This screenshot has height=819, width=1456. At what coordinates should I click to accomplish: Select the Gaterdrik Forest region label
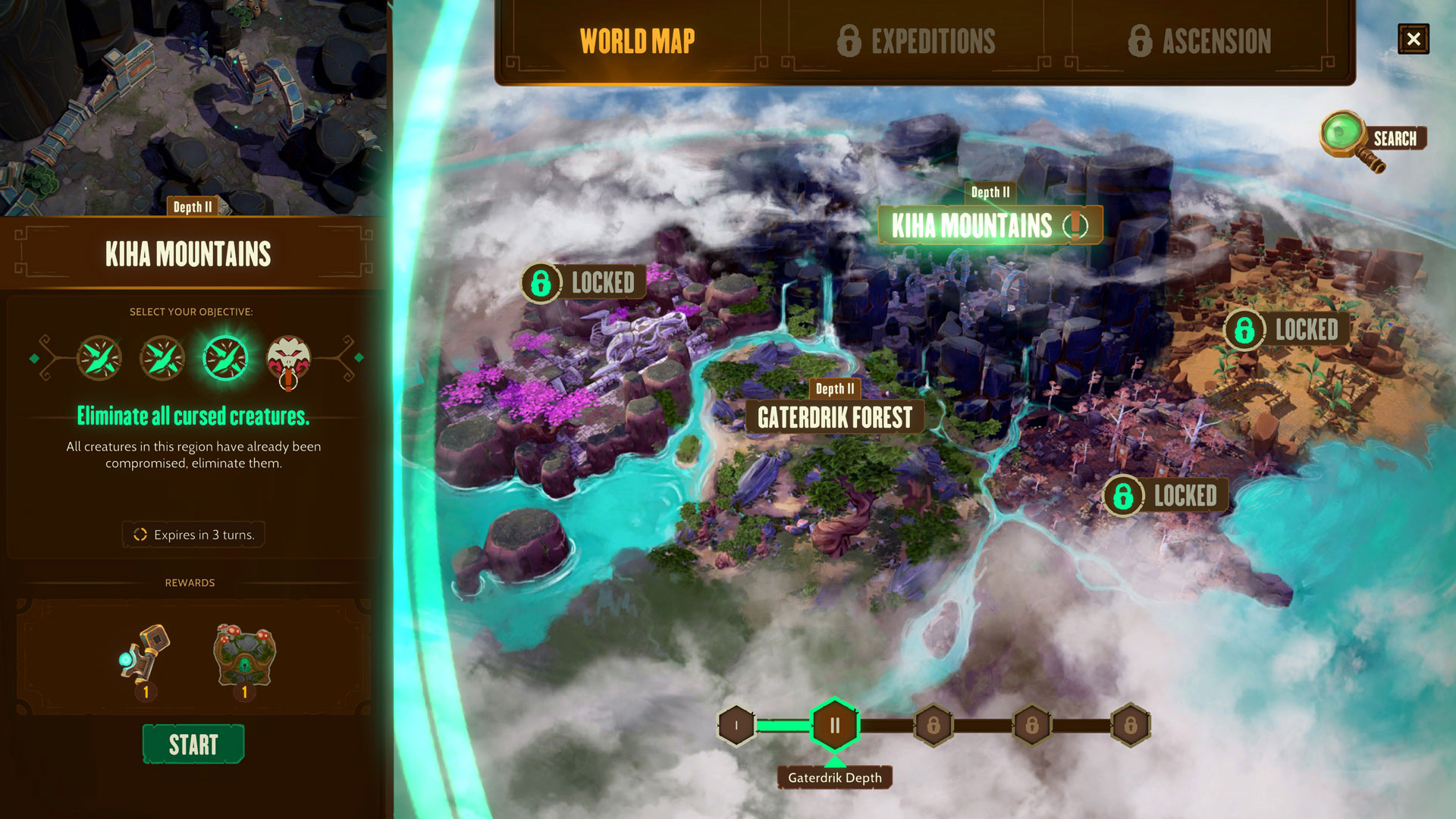coord(834,417)
